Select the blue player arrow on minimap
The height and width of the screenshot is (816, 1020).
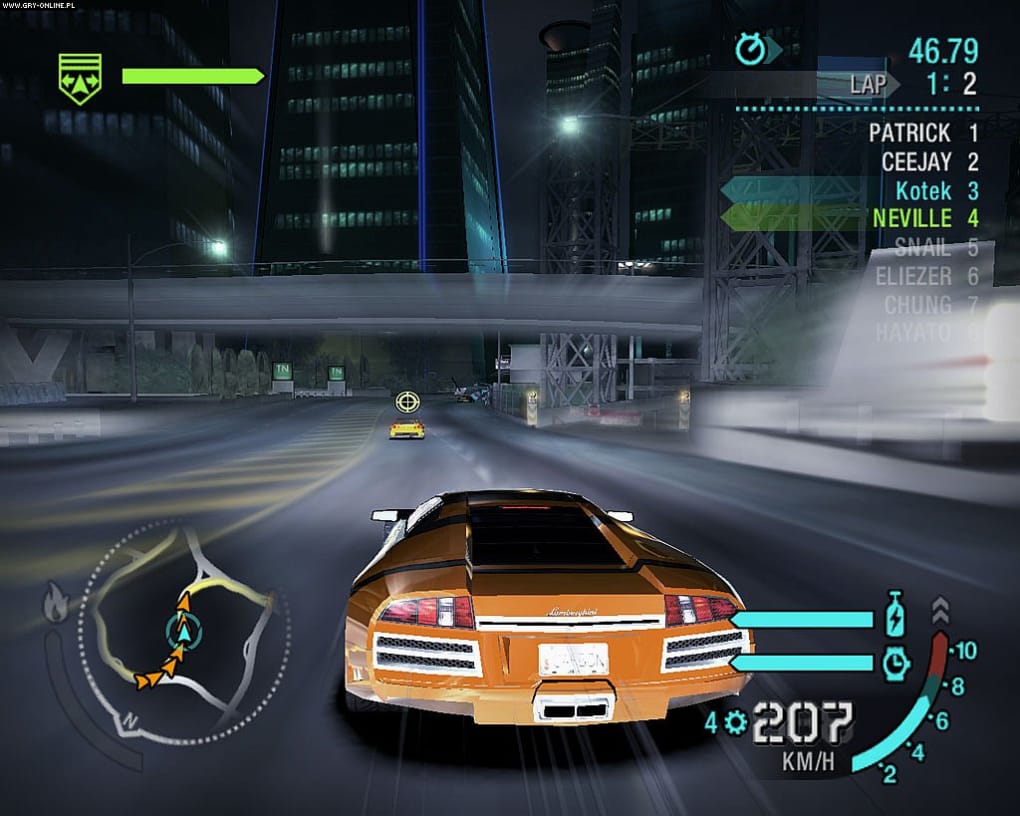184,630
